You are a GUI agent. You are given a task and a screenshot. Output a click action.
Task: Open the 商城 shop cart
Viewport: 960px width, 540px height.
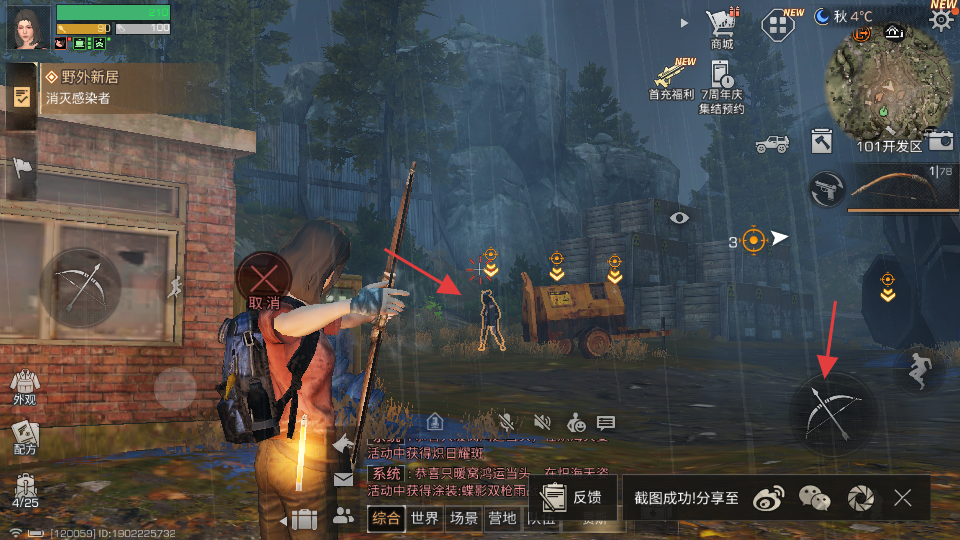[x=722, y=26]
